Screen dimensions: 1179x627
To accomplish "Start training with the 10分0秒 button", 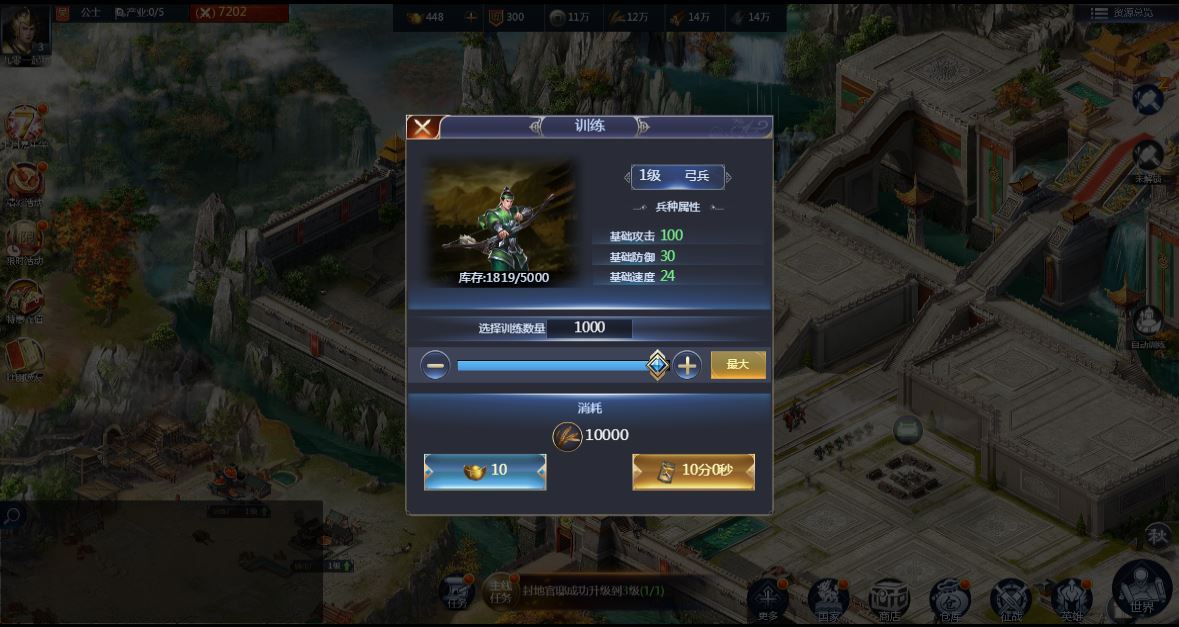I will tap(693, 471).
